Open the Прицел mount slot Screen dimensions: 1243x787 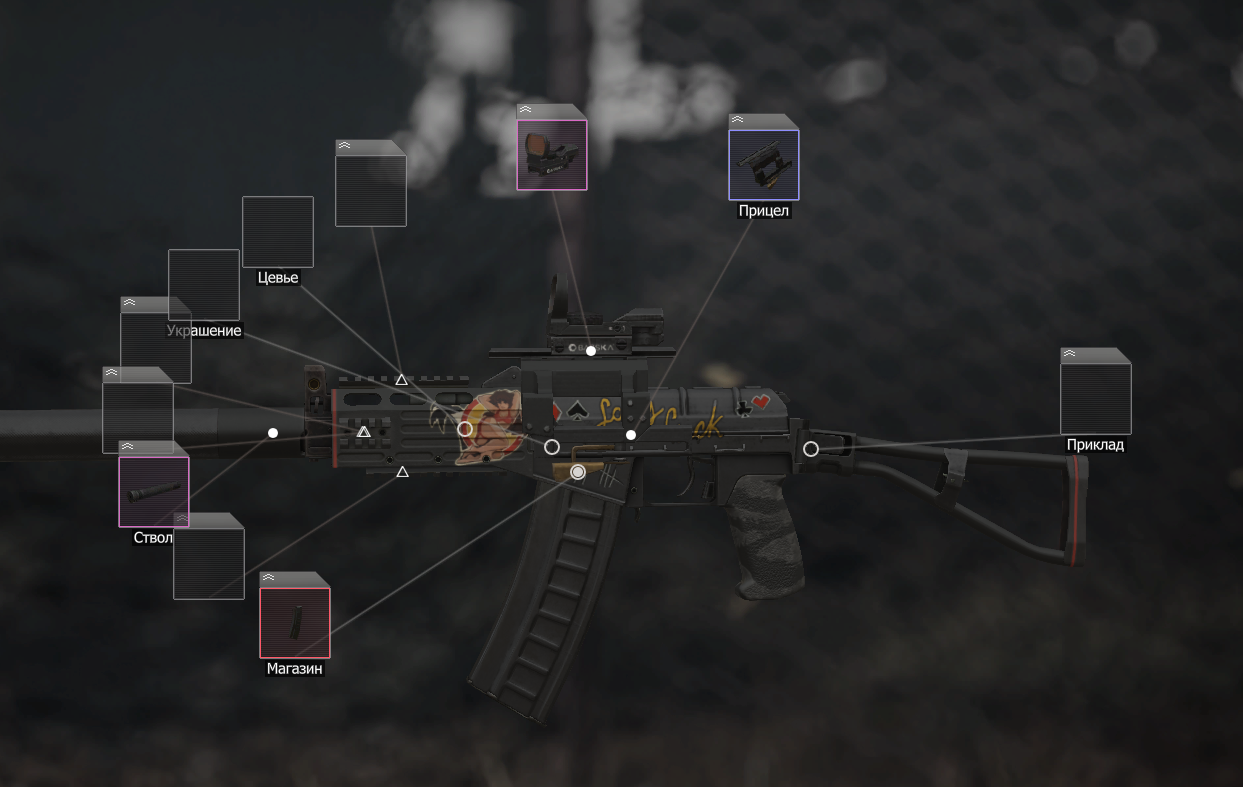[x=764, y=164]
